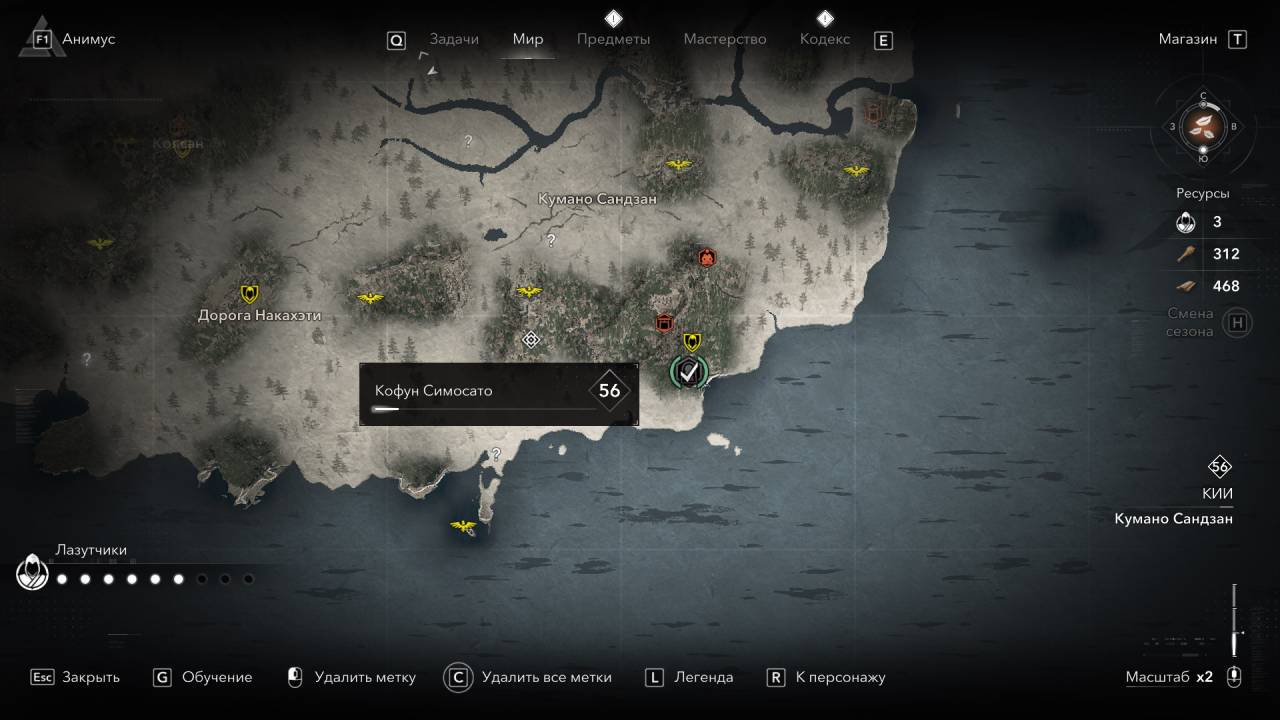This screenshot has width=1280, height=720.
Task: Click the green checkmark quest marker
Action: tap(688, 372)
